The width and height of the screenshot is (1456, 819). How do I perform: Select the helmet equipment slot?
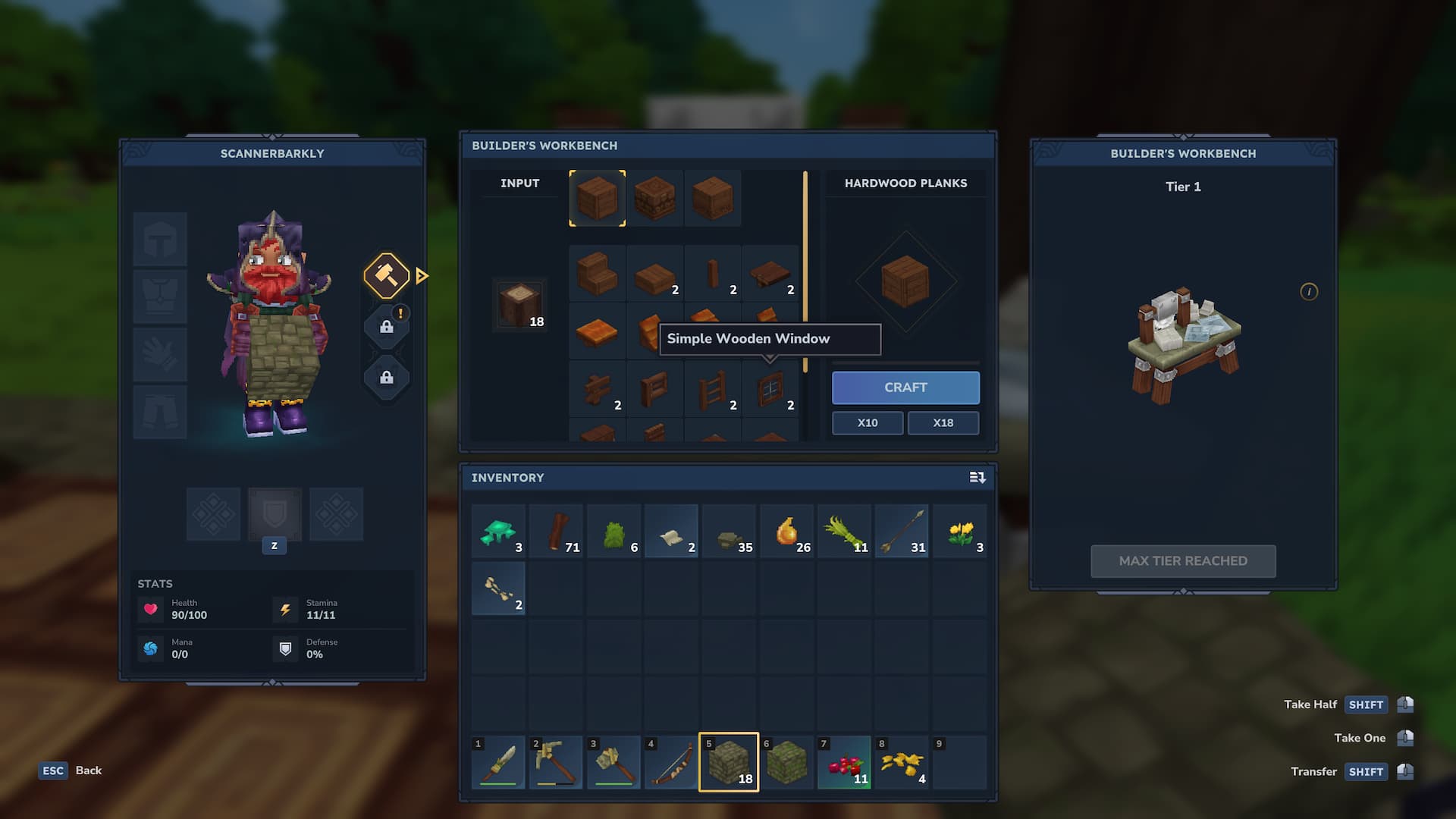(x=160, y=240)
